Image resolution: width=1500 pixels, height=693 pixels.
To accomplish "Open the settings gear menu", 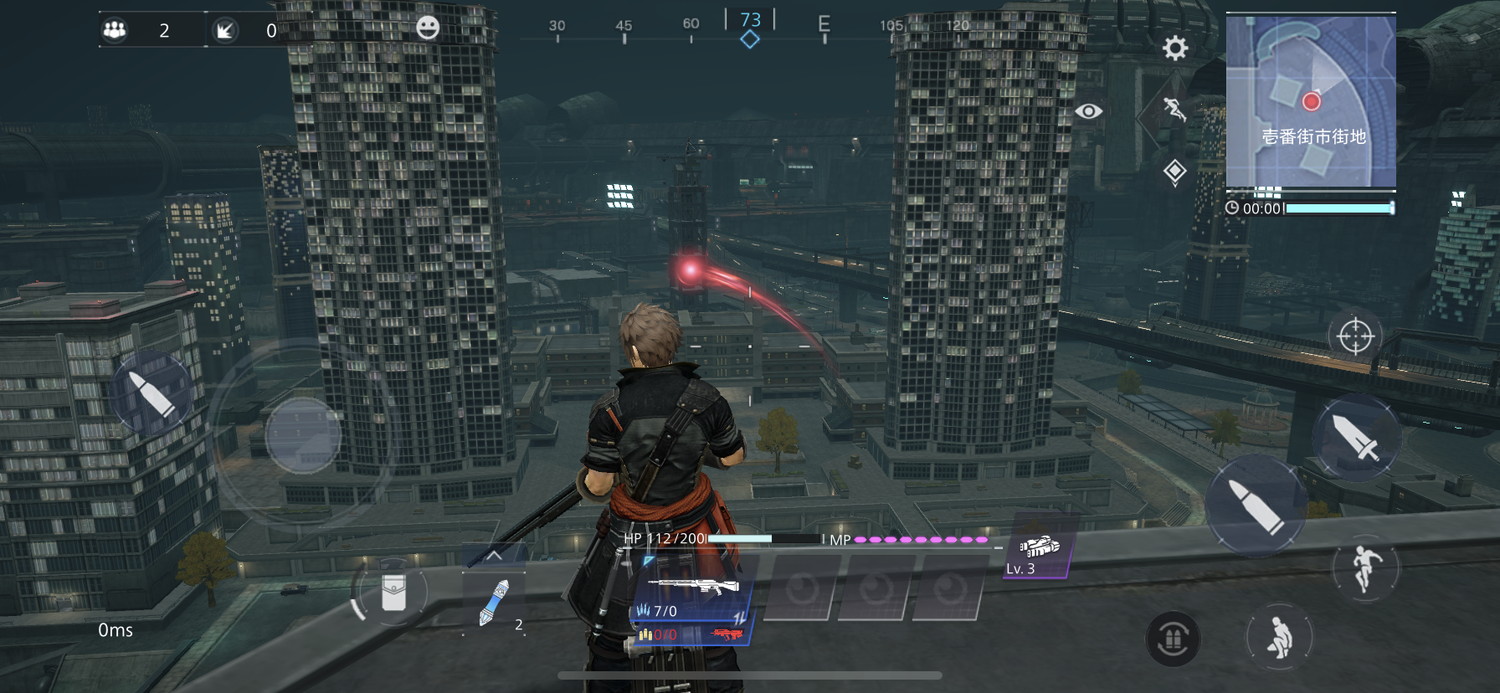I will click(1175, 47).
